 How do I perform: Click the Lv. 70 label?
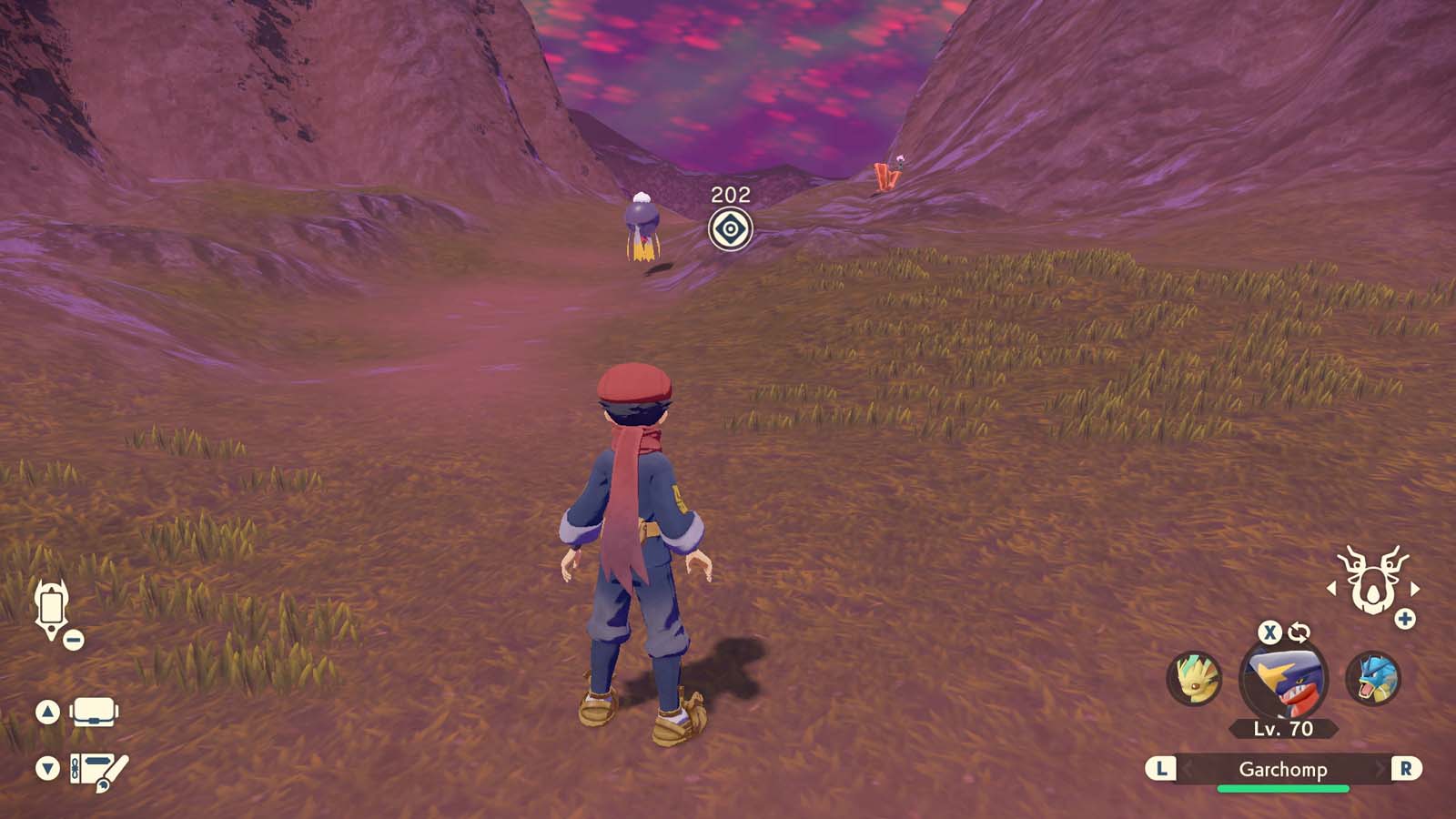click(x=1285, y=728)
